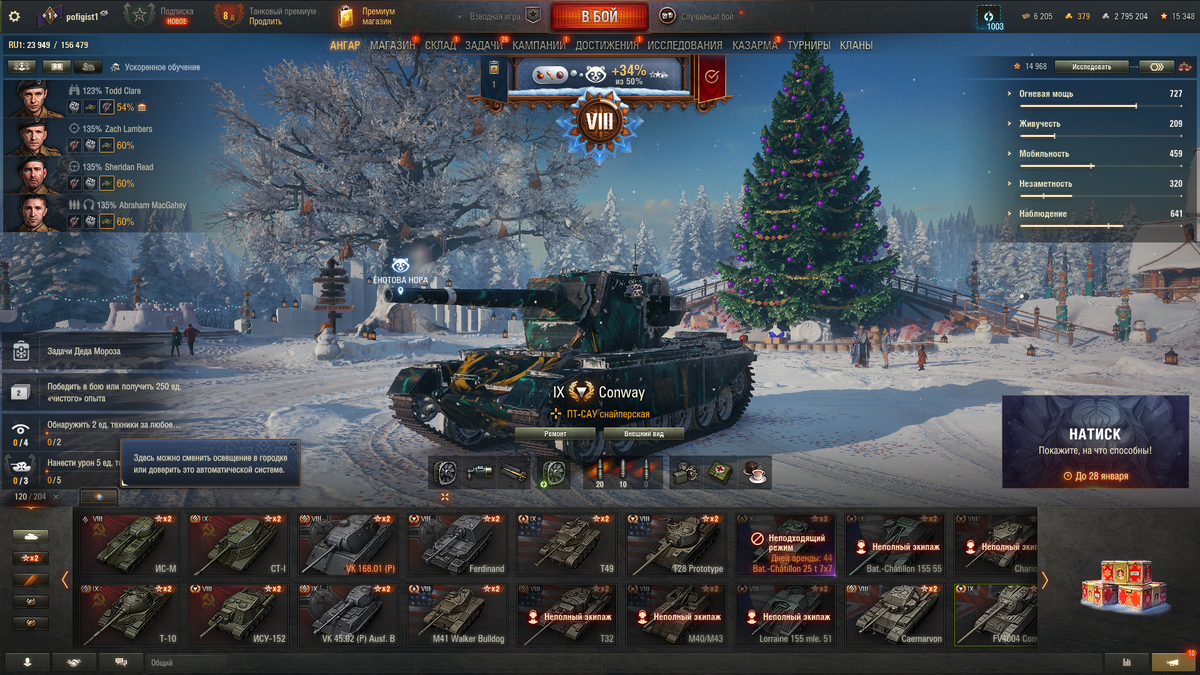1200x675 pixels.
Task: Close the lighting hint tooltip
Action: point(292,446)
